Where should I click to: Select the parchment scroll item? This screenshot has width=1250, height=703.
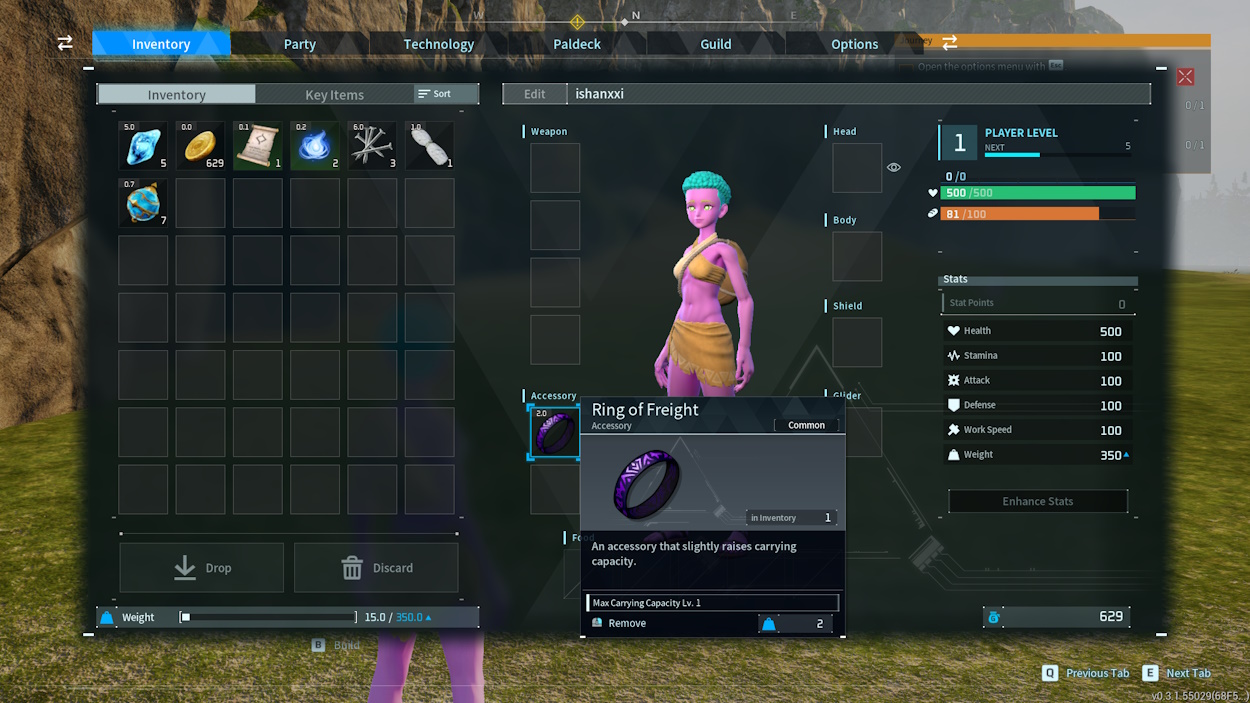[x=258, y=146]
